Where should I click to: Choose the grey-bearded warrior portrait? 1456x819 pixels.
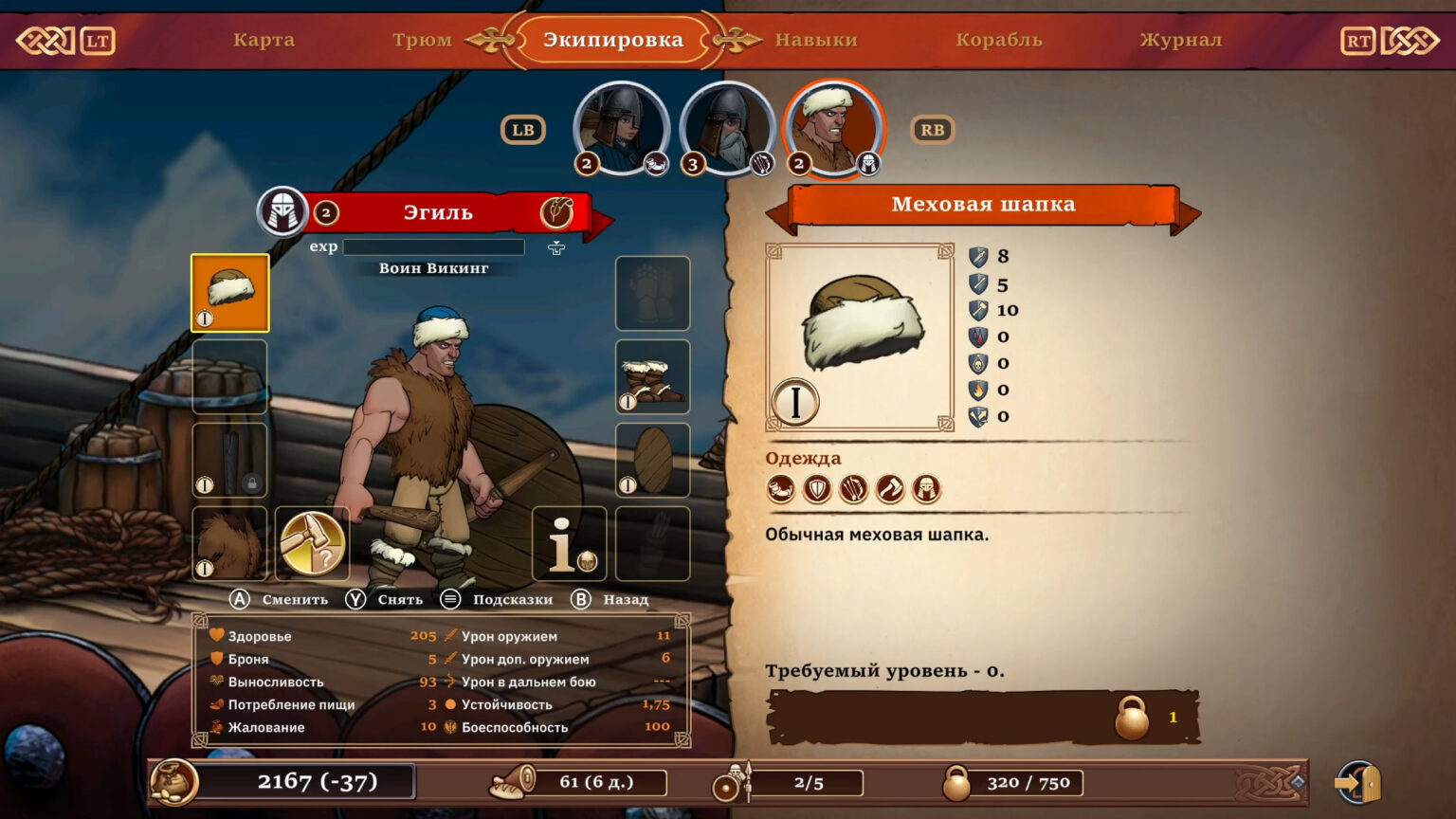[x=727, y=129]
